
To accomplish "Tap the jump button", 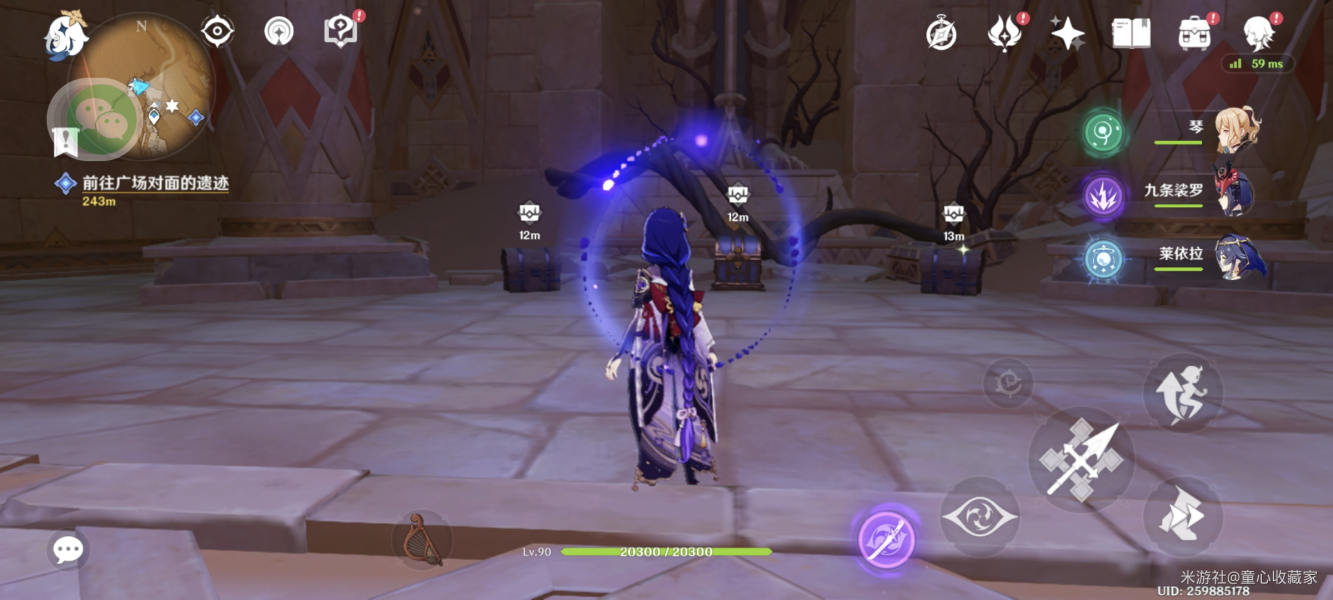I will tap(1183, 392).
